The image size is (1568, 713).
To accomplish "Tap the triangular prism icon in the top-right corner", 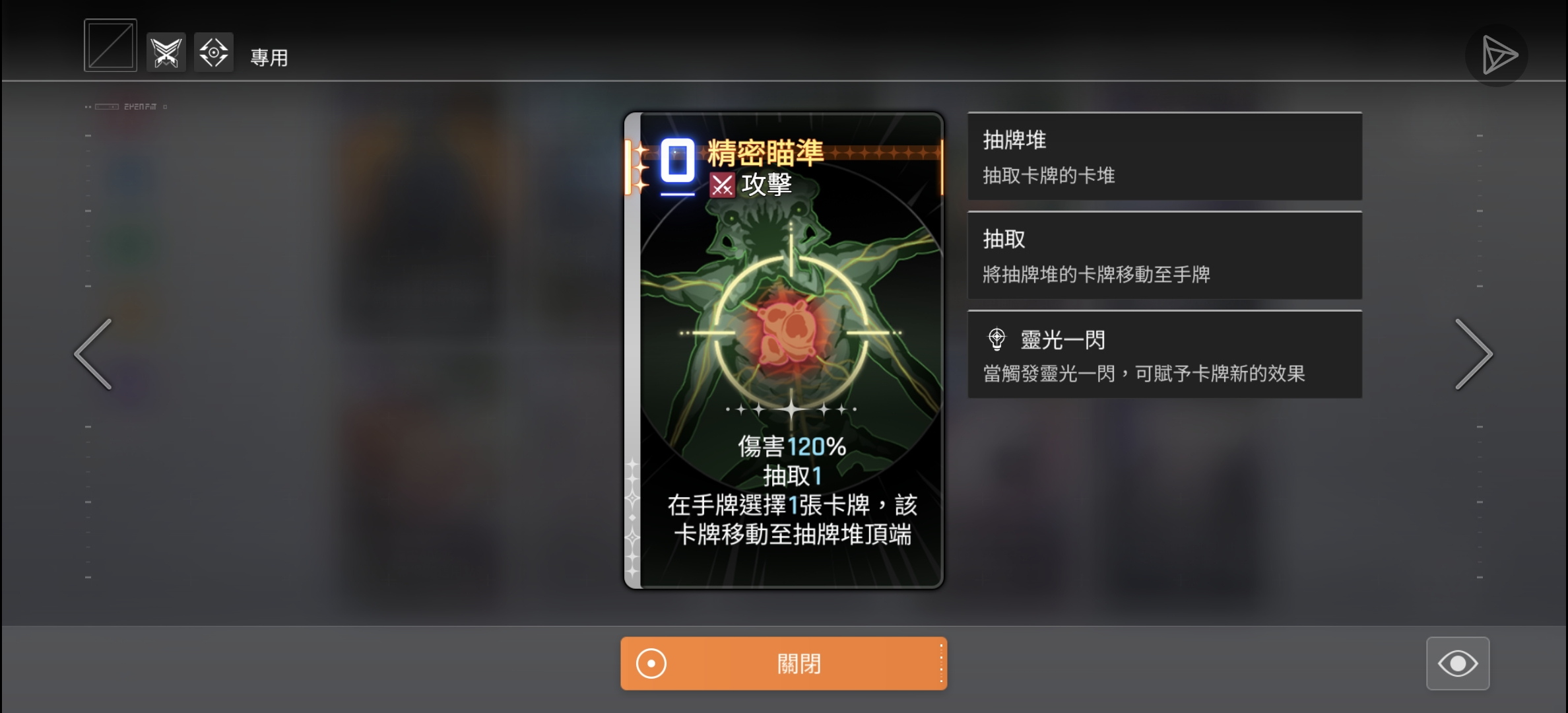I will (1496, 54).
